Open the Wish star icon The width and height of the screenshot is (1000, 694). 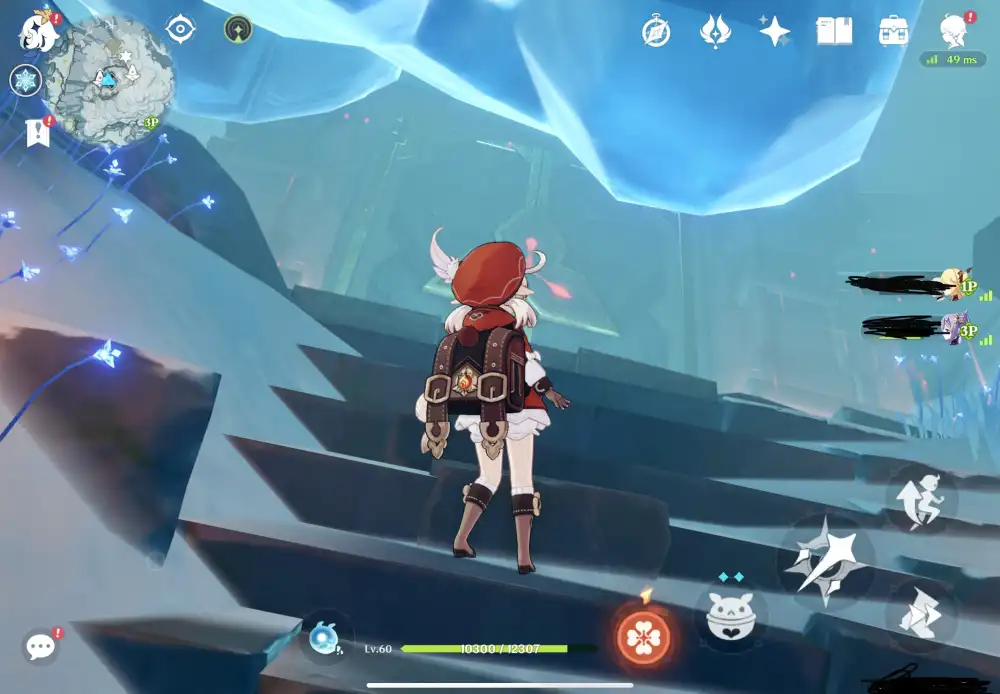click(774, 31)
